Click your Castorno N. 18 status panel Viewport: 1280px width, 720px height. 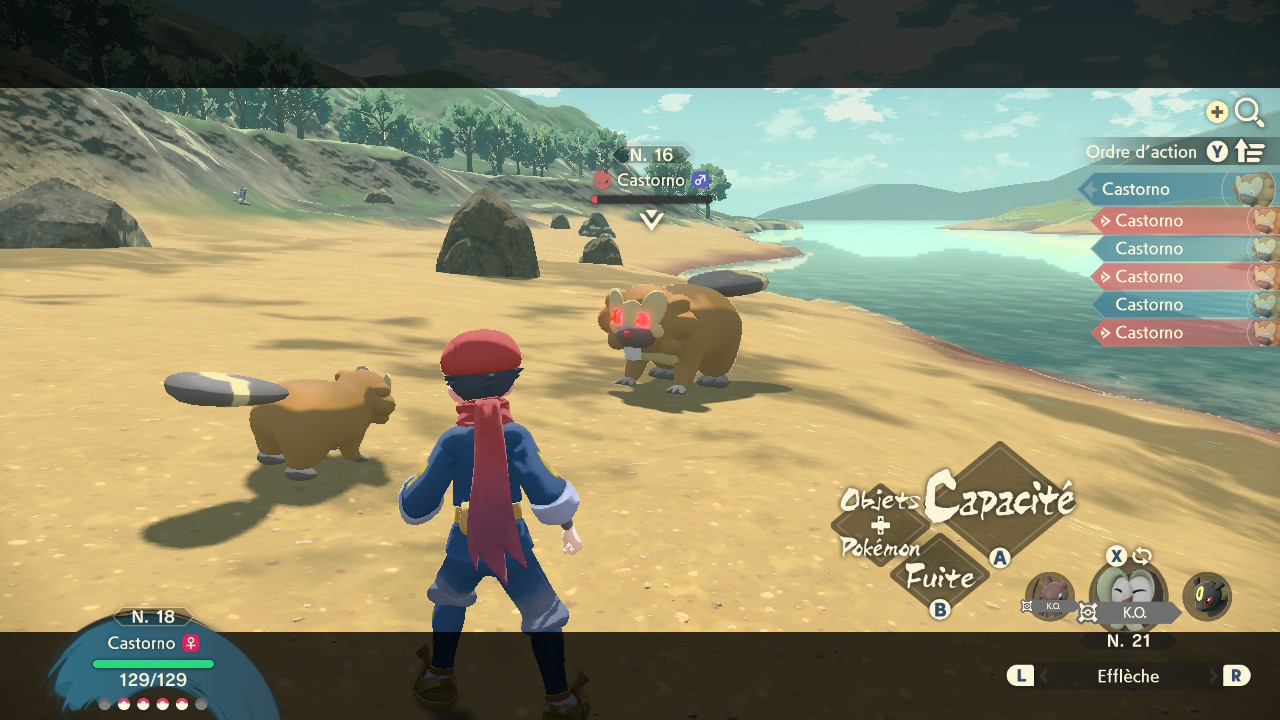coord(153,660)
